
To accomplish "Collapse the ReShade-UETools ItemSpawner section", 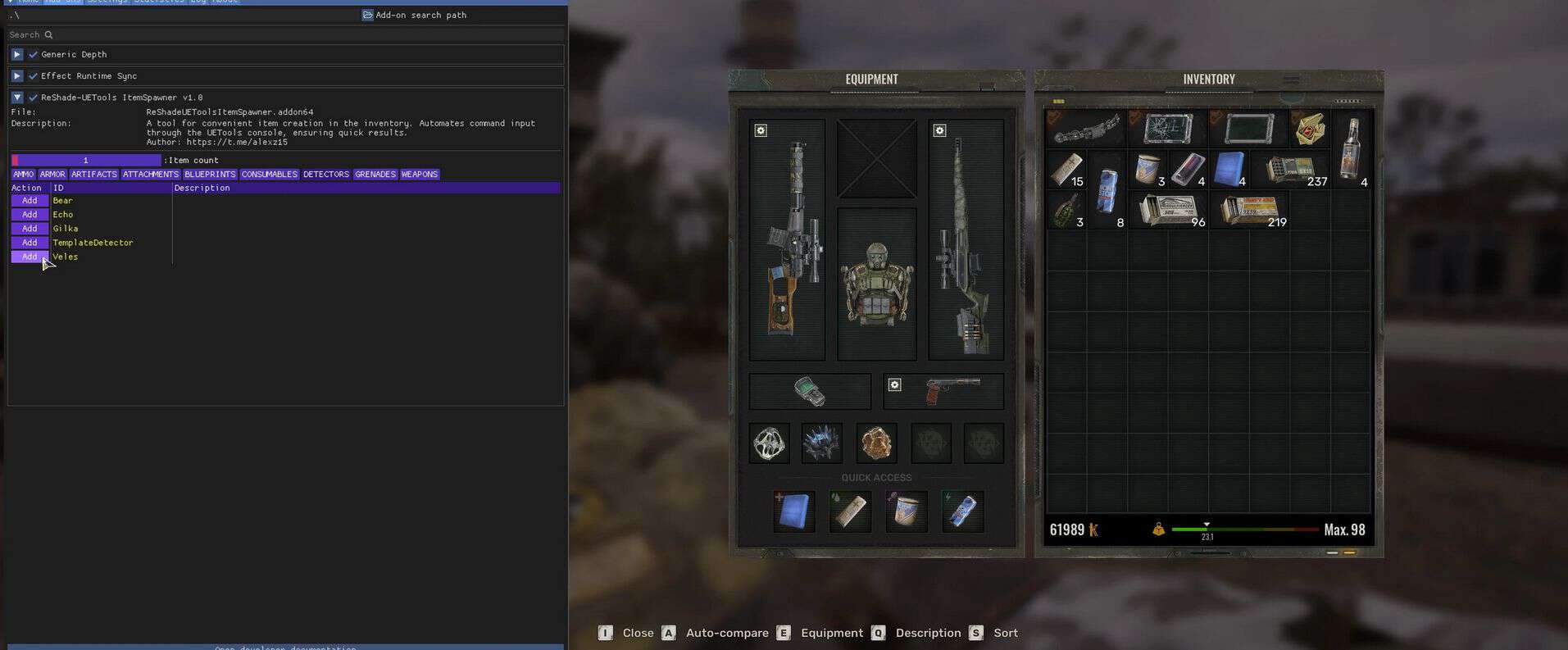I will coord(16,98).
